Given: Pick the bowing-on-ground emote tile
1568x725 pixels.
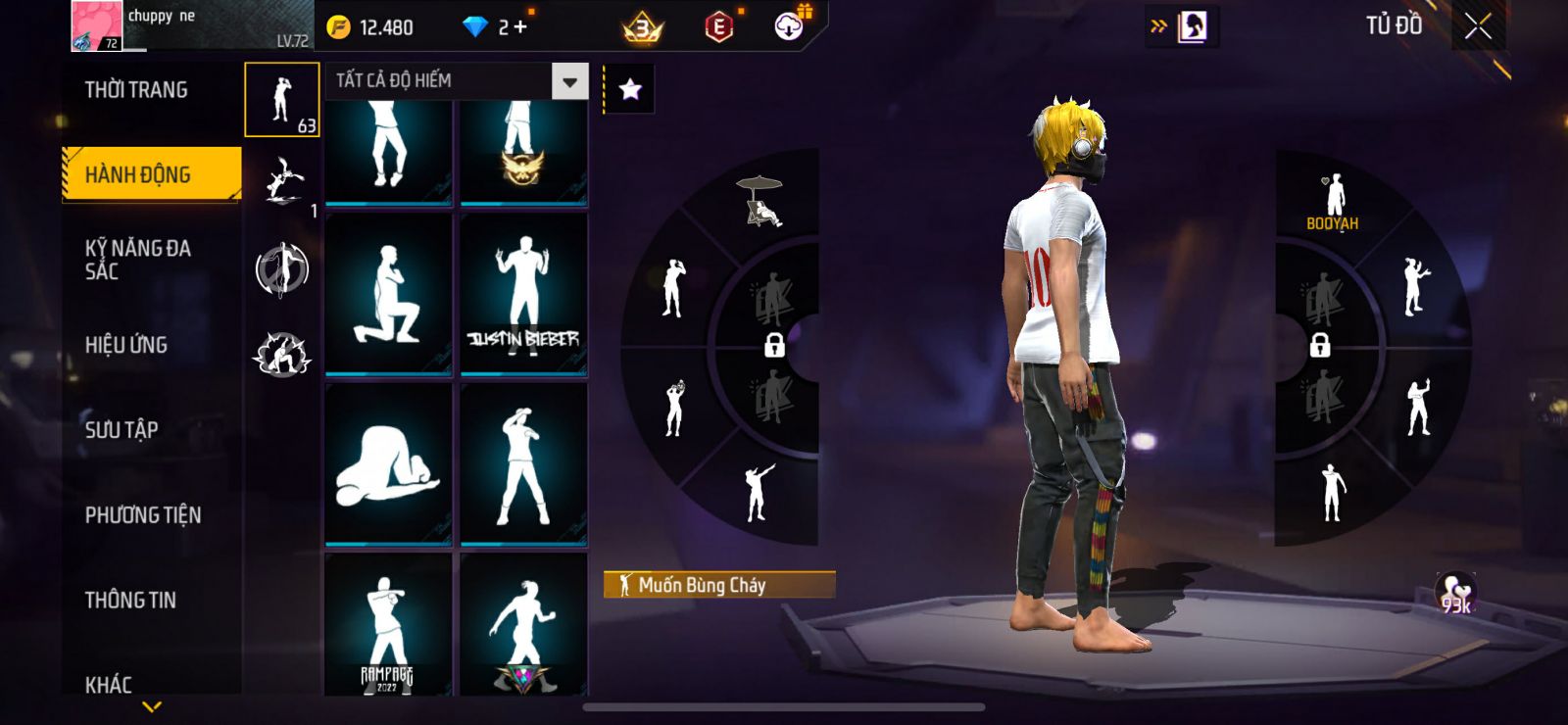Looking at the screenshot, I should [x=388, y=462].
